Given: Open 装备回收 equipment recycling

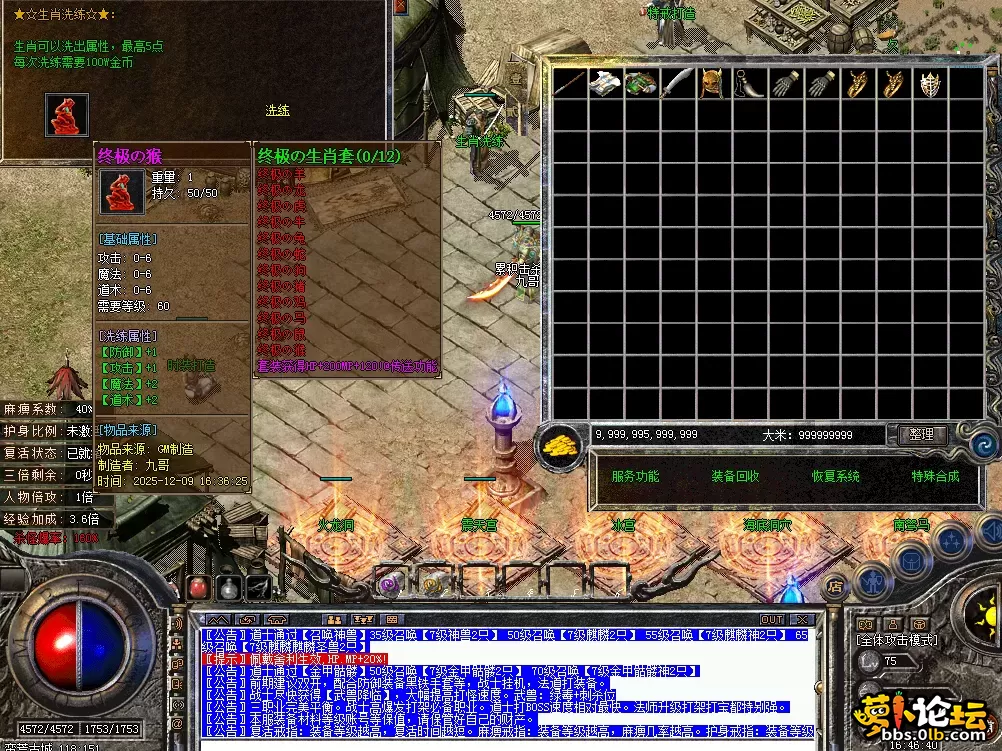Looking at the screenshot, I should (x=735, y=476).
